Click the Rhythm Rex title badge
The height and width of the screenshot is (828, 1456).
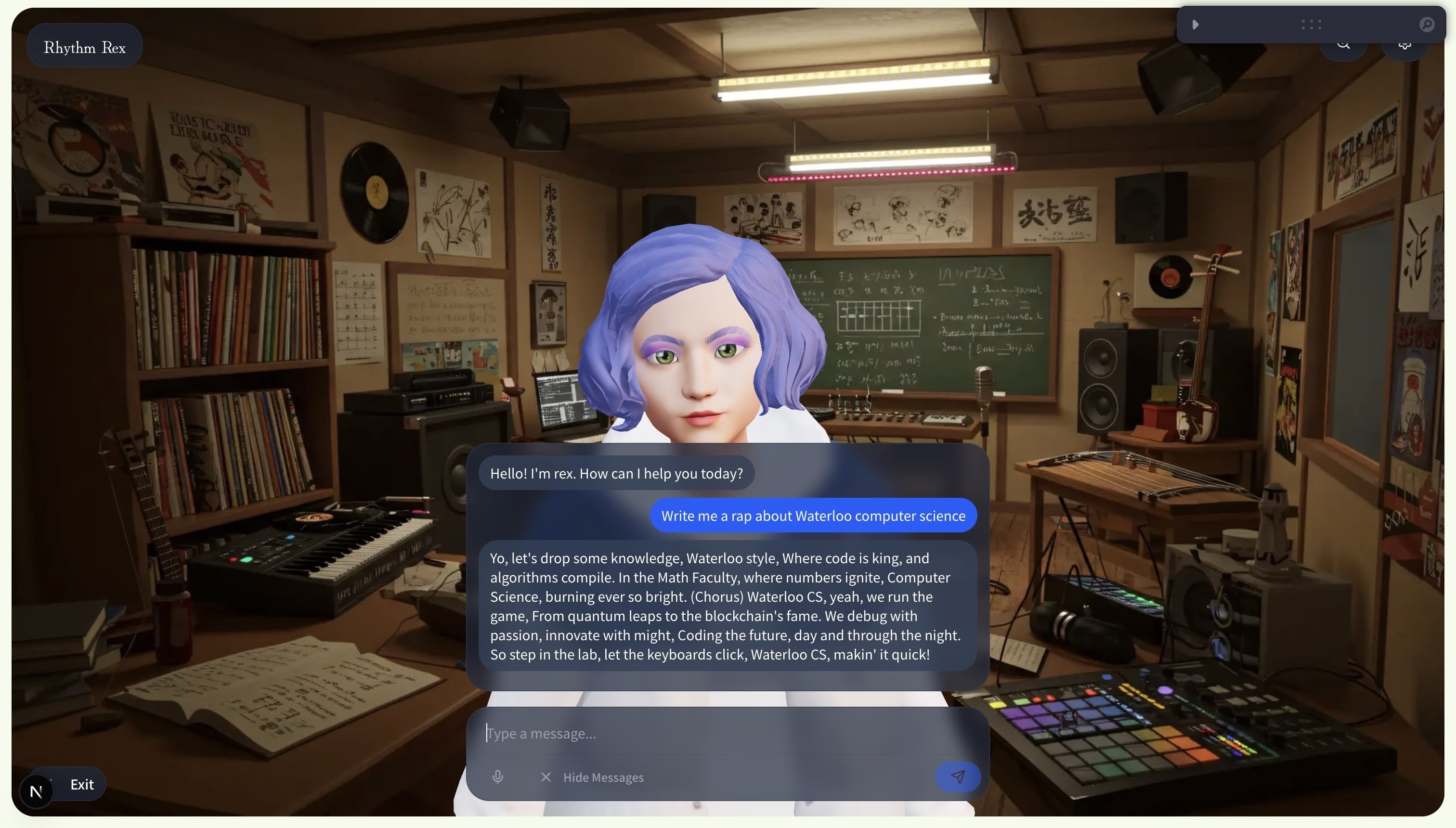(x=85, y=47)
